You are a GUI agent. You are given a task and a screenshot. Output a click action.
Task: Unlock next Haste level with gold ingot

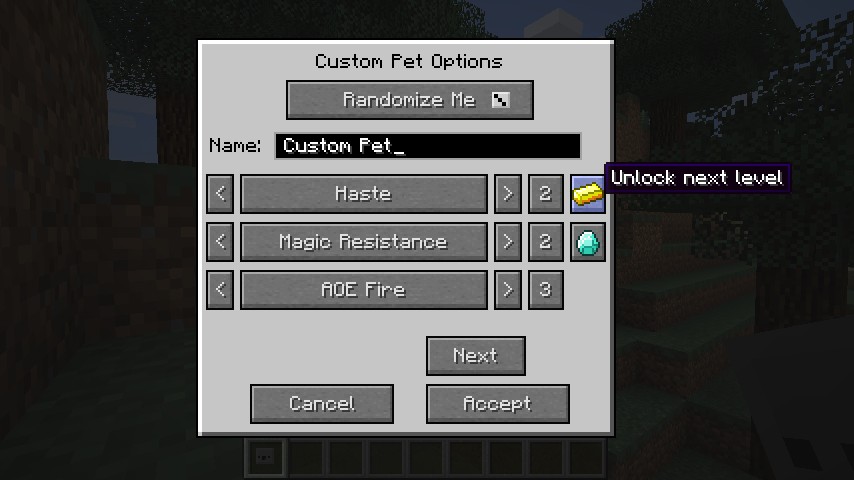(x=588, y=194)
